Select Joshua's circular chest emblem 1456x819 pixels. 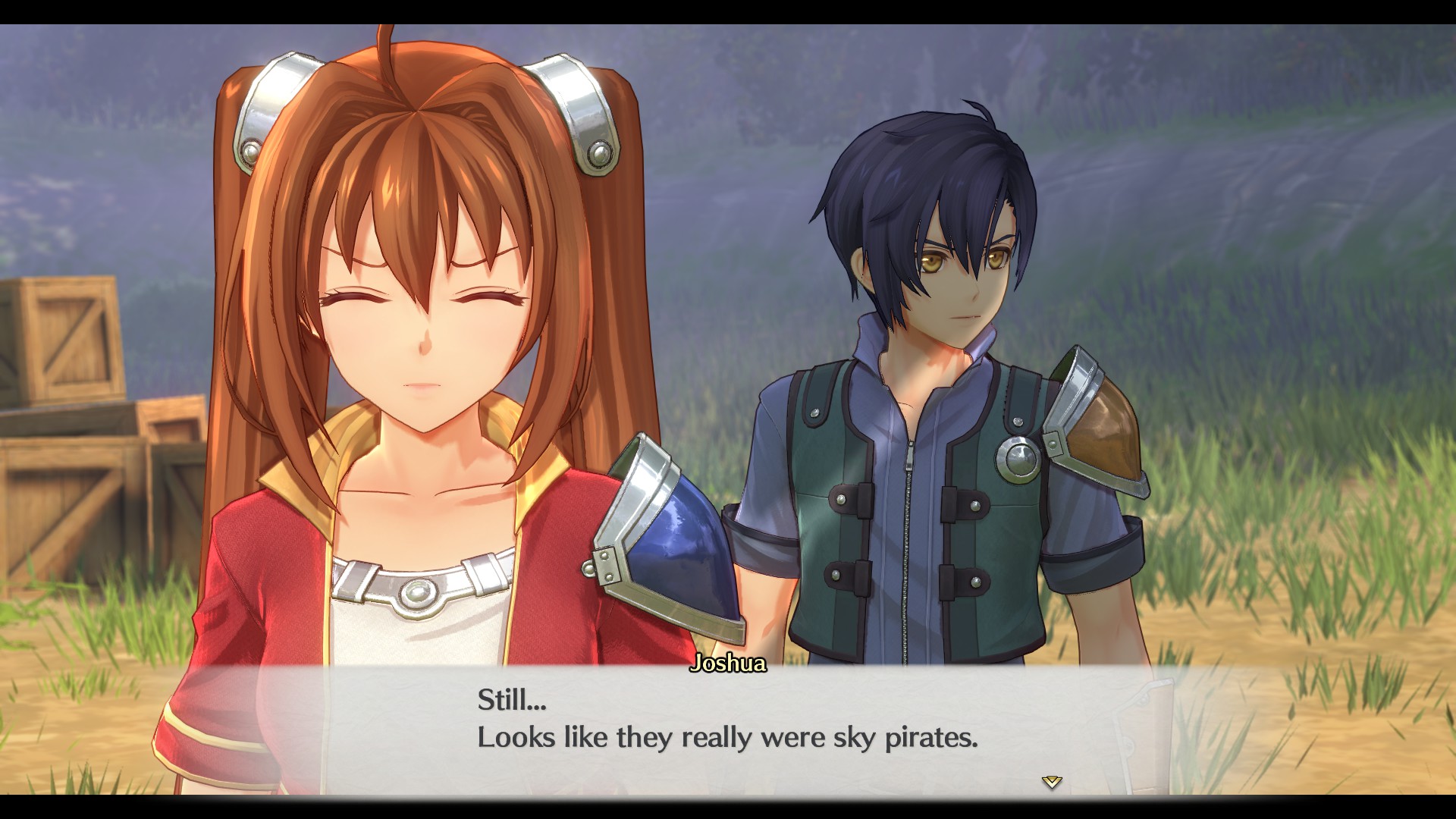point(1019,458)
